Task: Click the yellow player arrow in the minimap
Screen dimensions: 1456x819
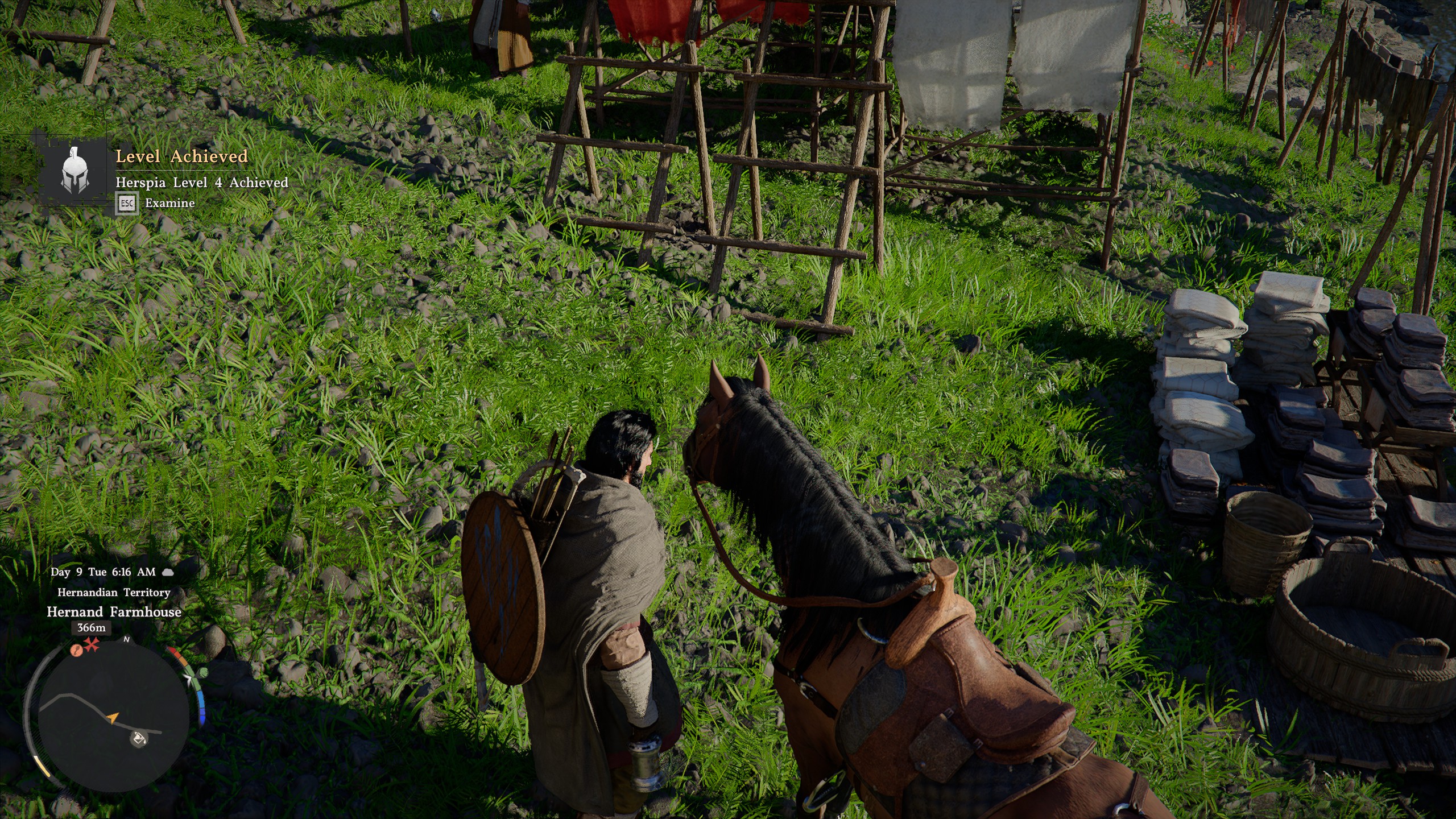Action: (113, 717)
